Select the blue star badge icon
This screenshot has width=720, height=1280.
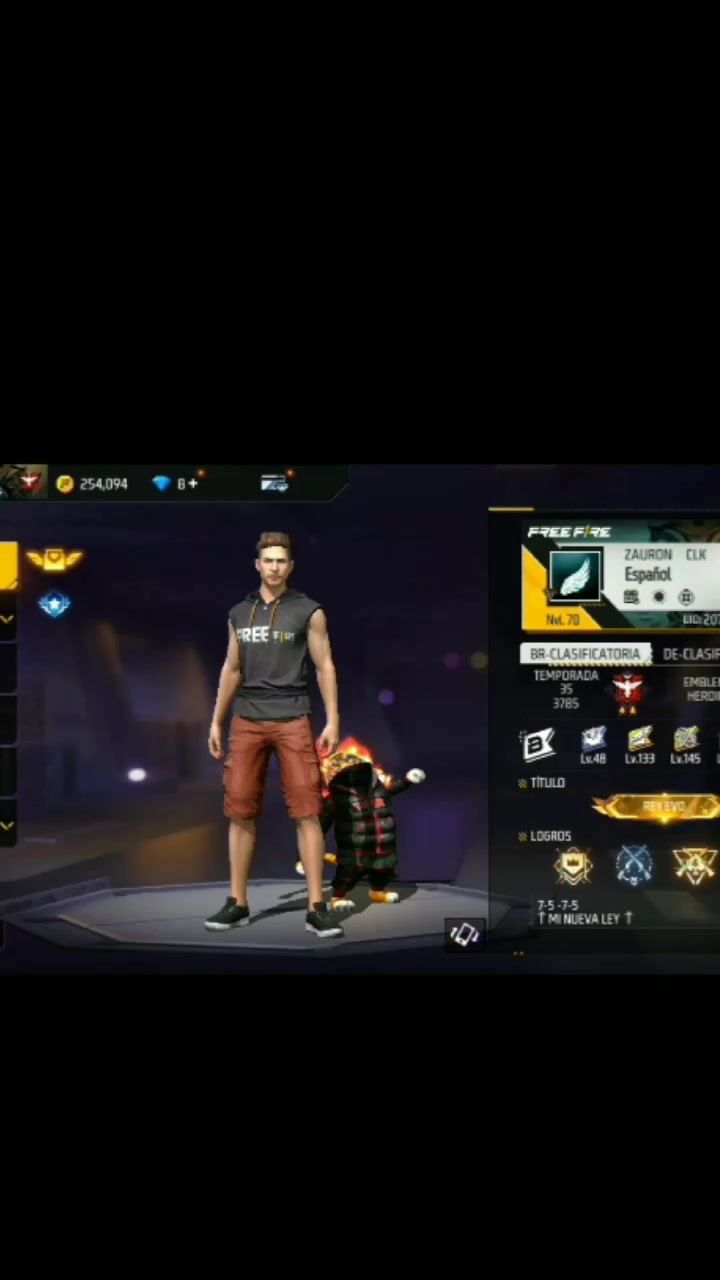[x=54, y=604]
